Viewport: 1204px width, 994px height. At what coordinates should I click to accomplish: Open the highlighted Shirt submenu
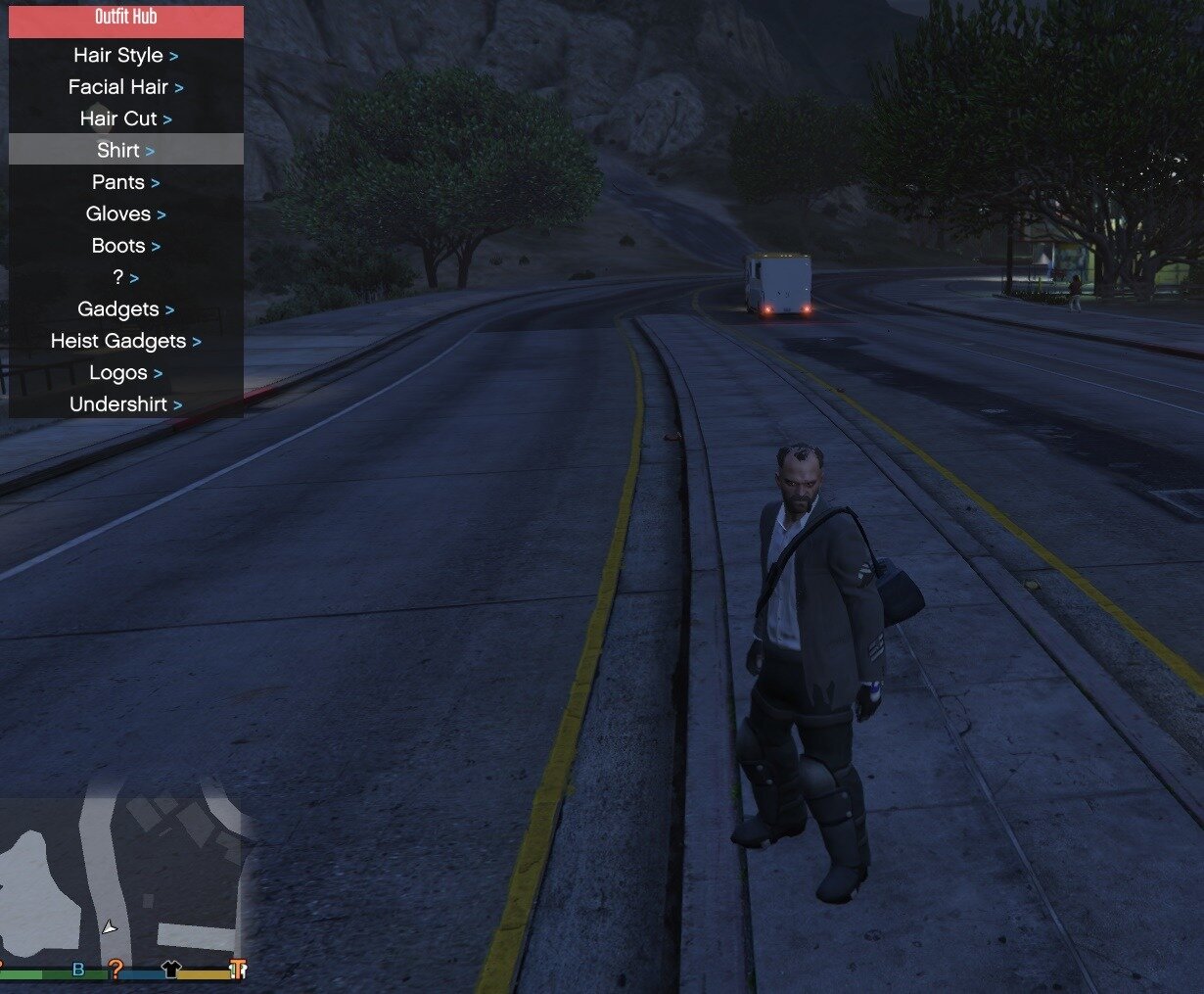coord(125,150)
